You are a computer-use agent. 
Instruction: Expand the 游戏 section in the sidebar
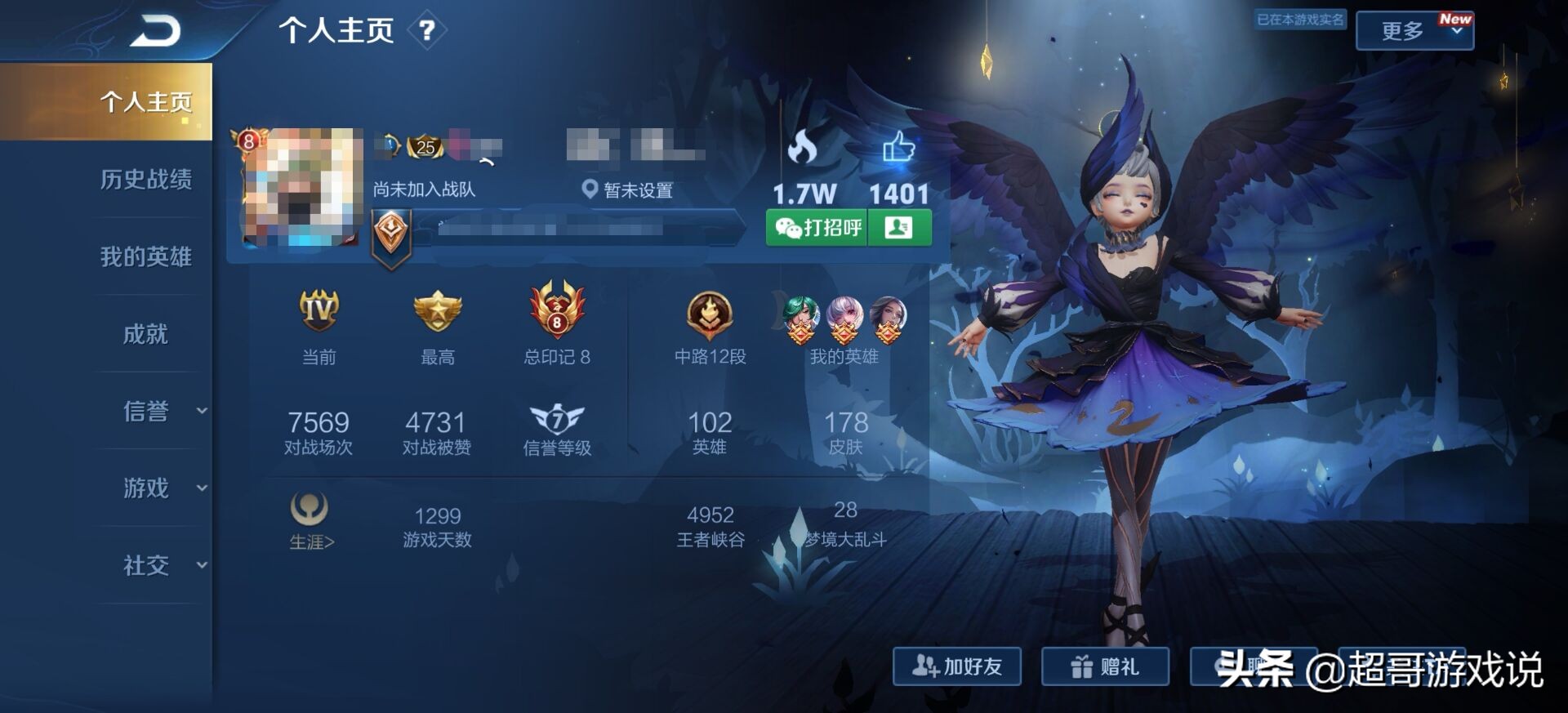(x=147, y=489)
